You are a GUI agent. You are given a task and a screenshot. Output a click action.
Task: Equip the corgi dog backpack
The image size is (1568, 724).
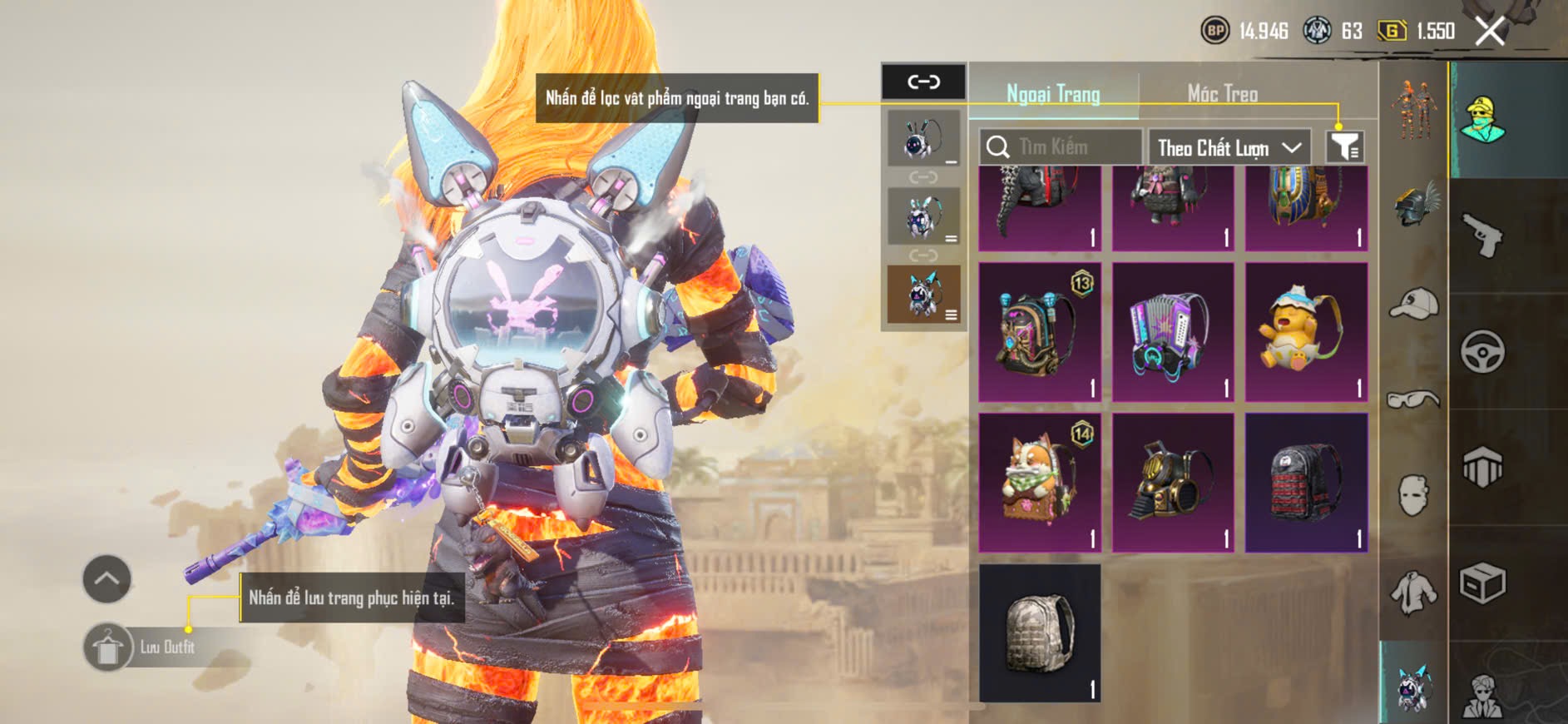1040,483
